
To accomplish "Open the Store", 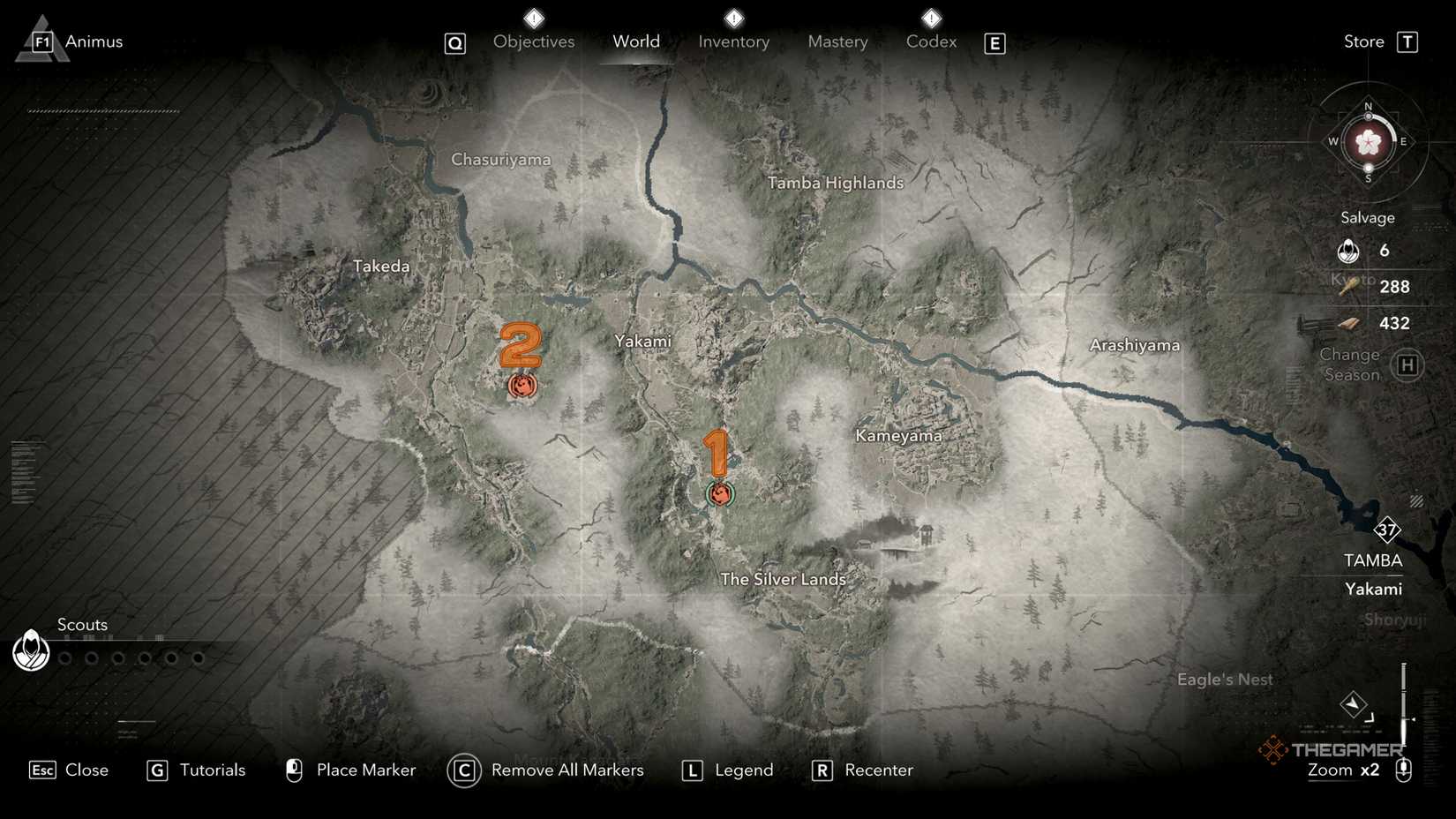I will tap(1362, 41).
